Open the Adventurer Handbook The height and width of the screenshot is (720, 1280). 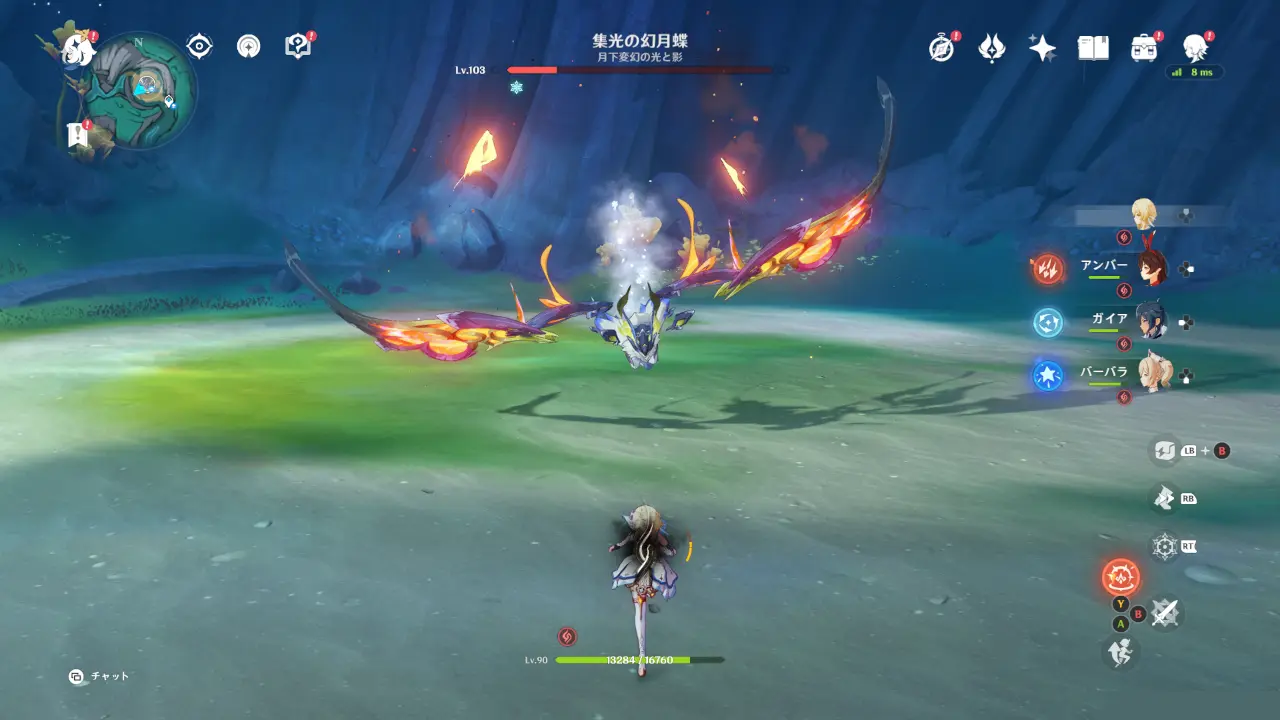tap(1092, 46)
